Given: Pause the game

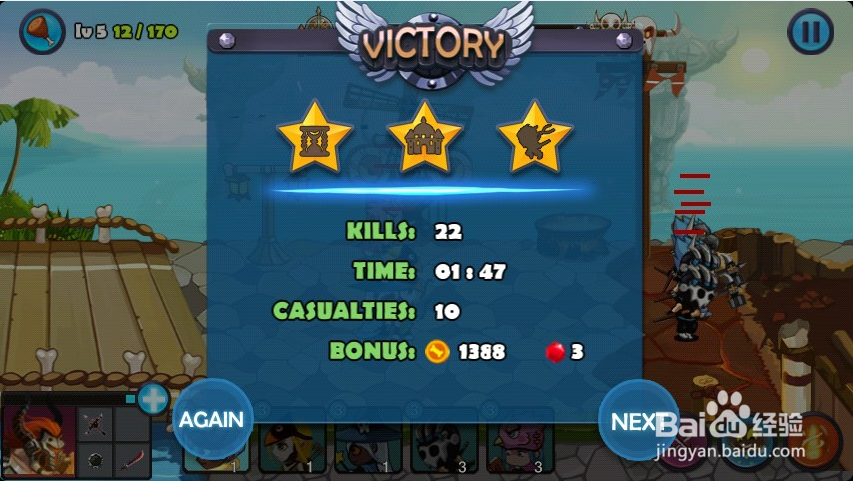Looking at the screenshot, I should (x=809, y=32).
